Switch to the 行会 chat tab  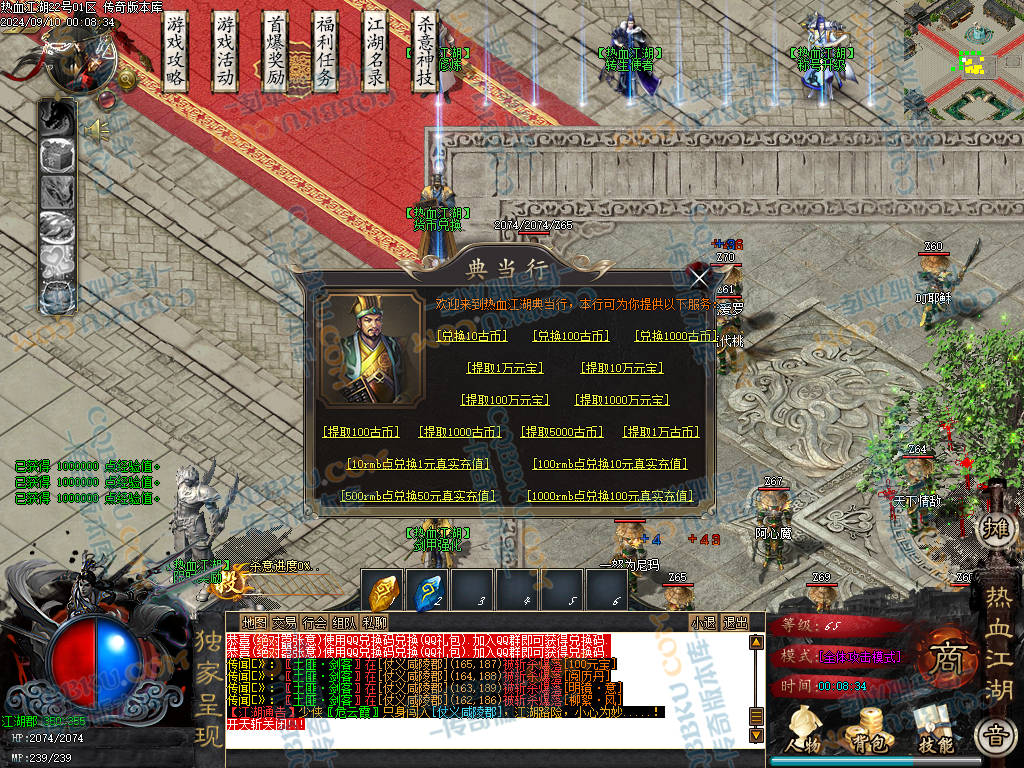click(314, 622)
